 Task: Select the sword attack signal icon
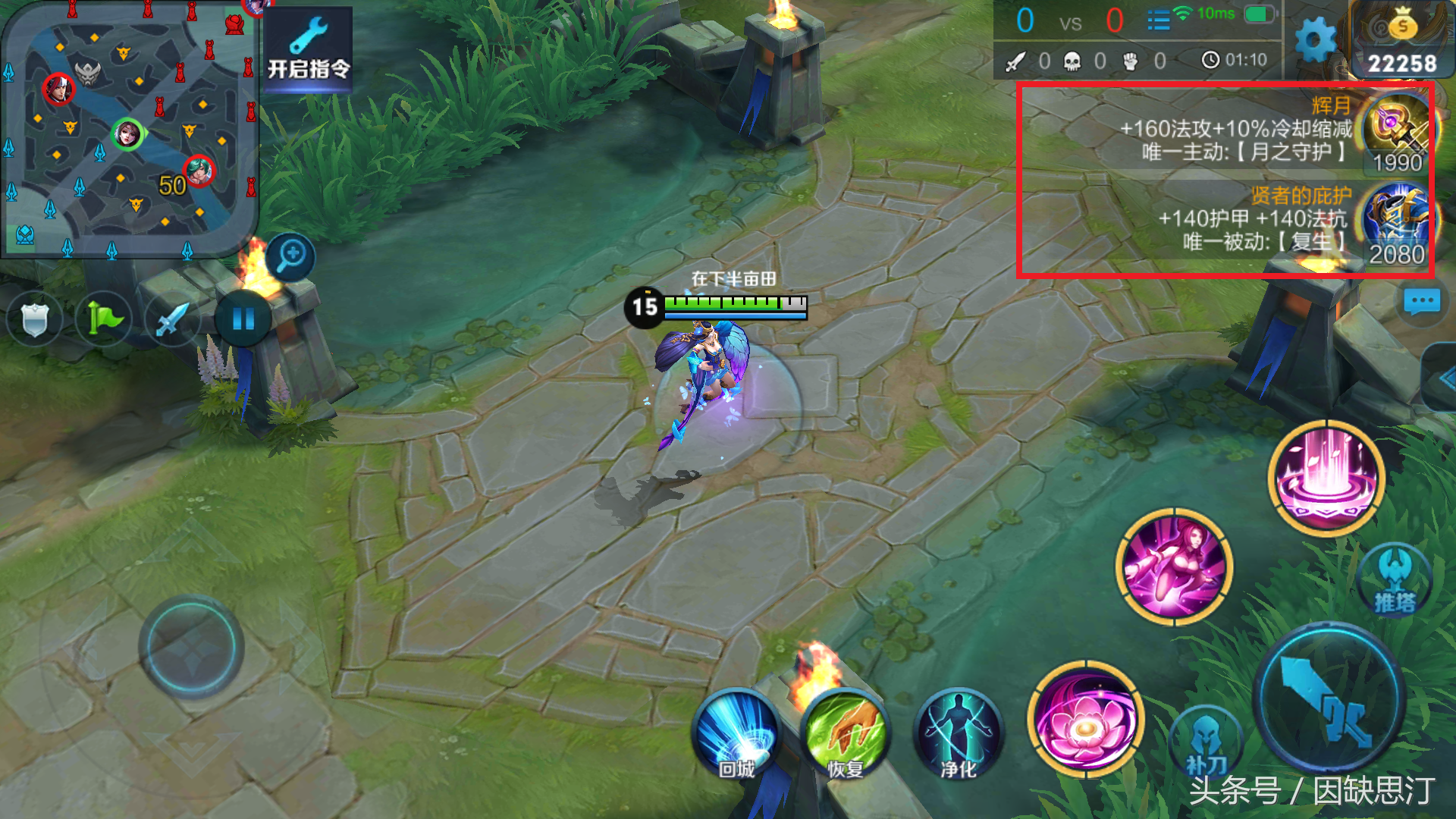pos(171,319)
